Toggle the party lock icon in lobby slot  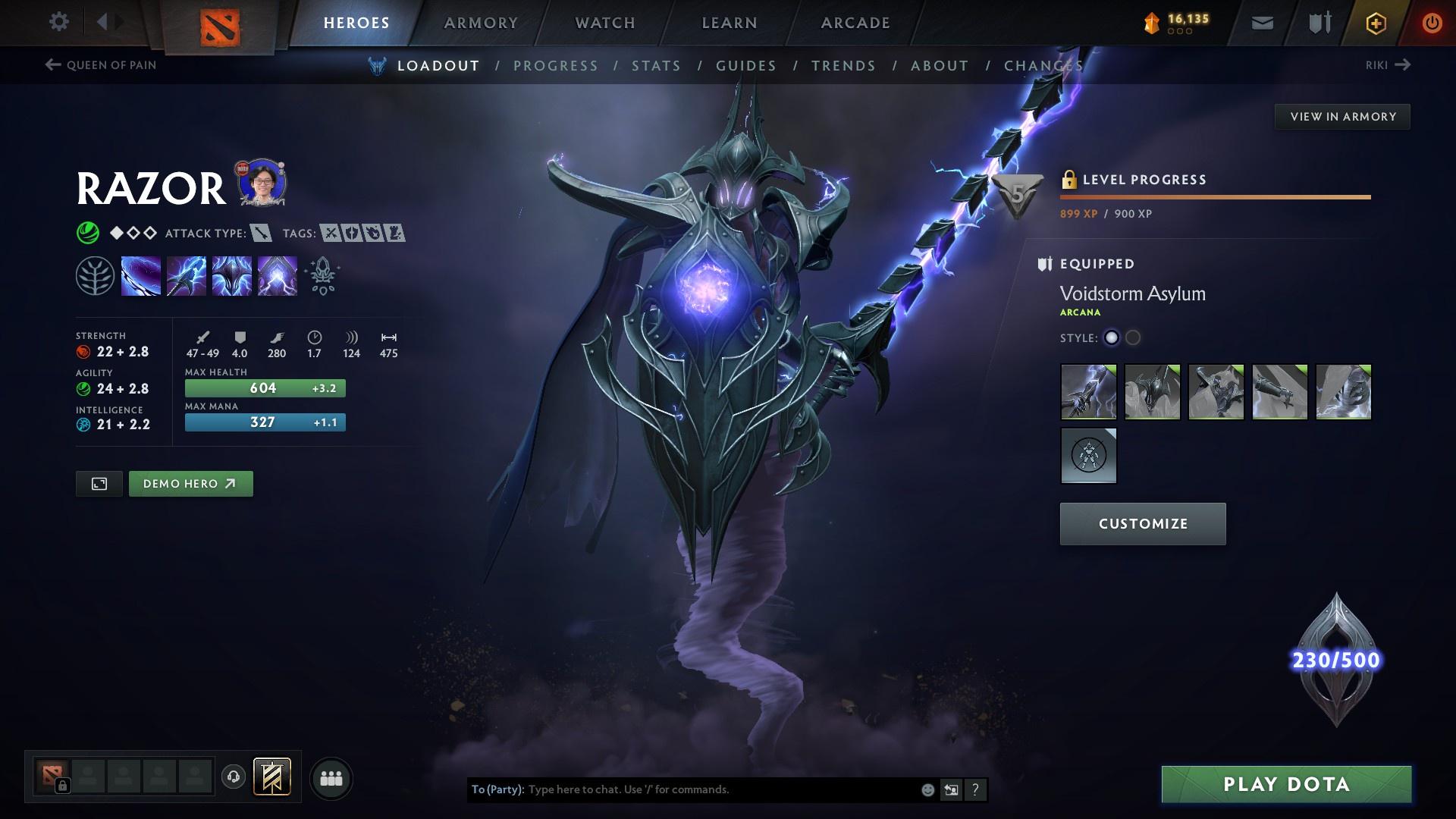coord(62,786)
